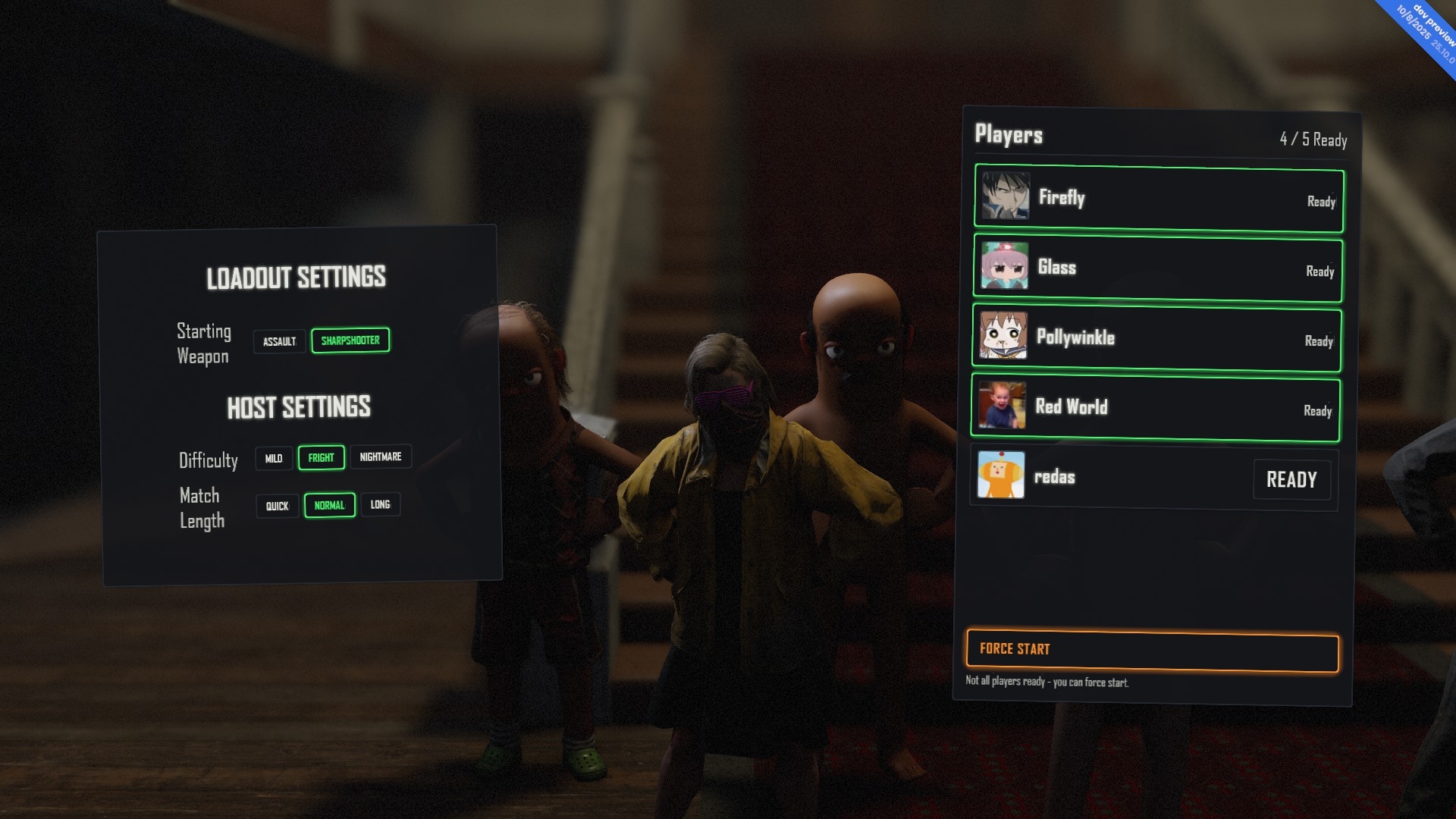Select the Glass player row
1456x819 pixels.
coord(1157,268)
